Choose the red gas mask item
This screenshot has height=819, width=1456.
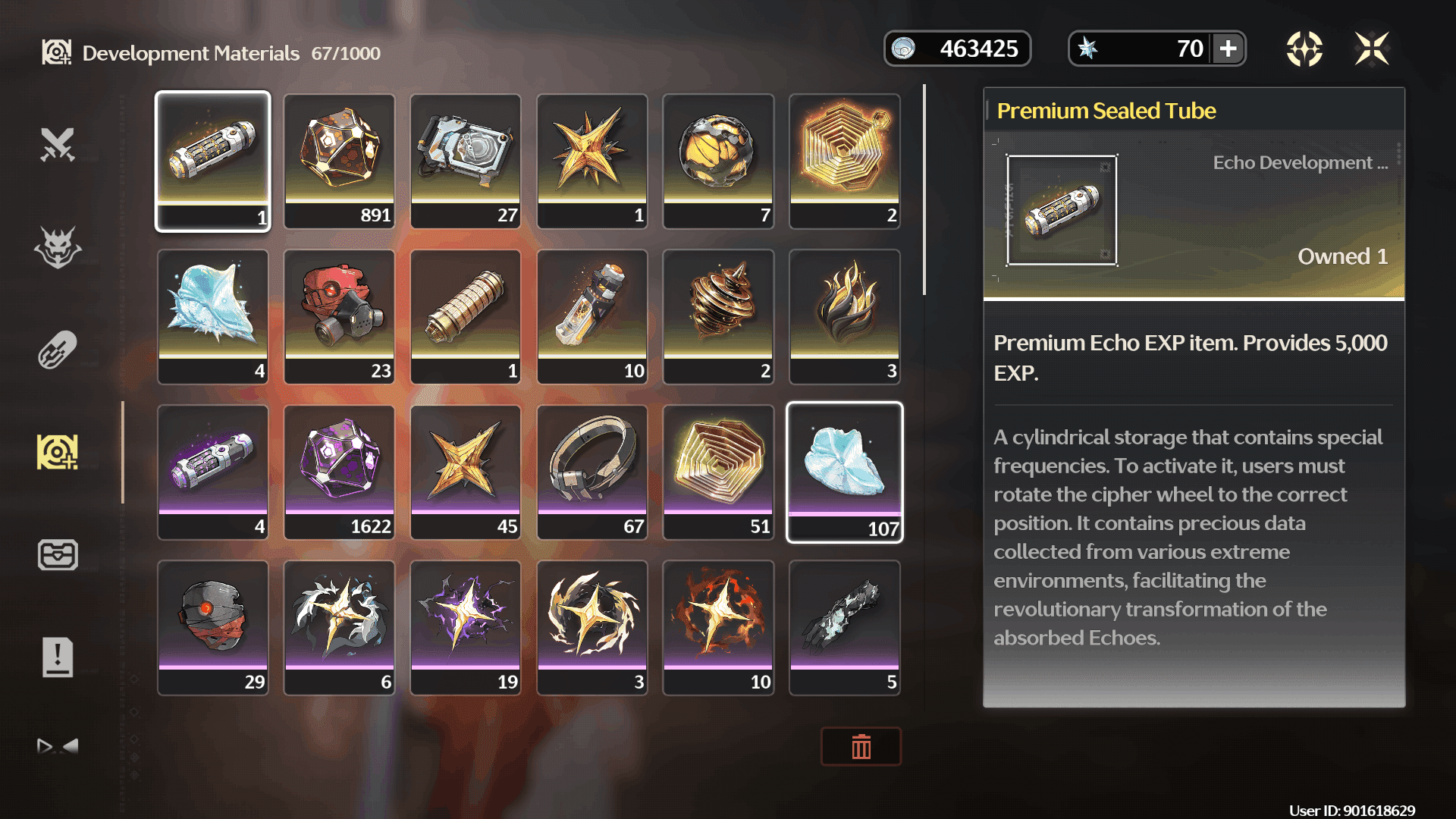click(339, 316)
